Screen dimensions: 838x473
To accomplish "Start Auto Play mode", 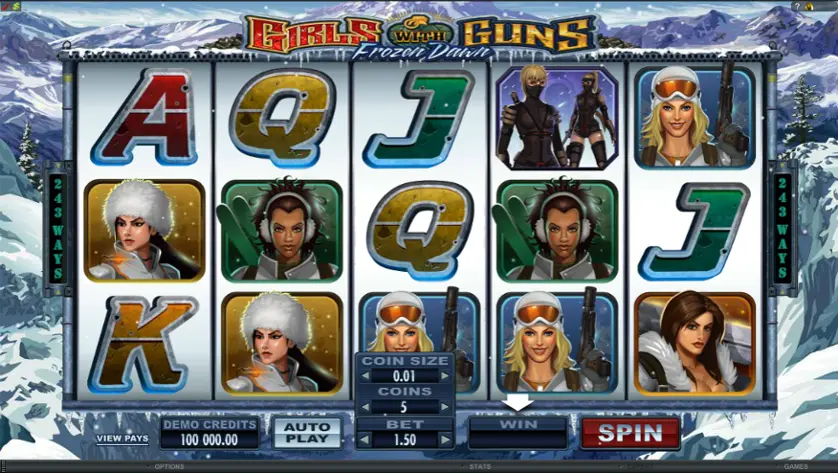I will [306, 433].
